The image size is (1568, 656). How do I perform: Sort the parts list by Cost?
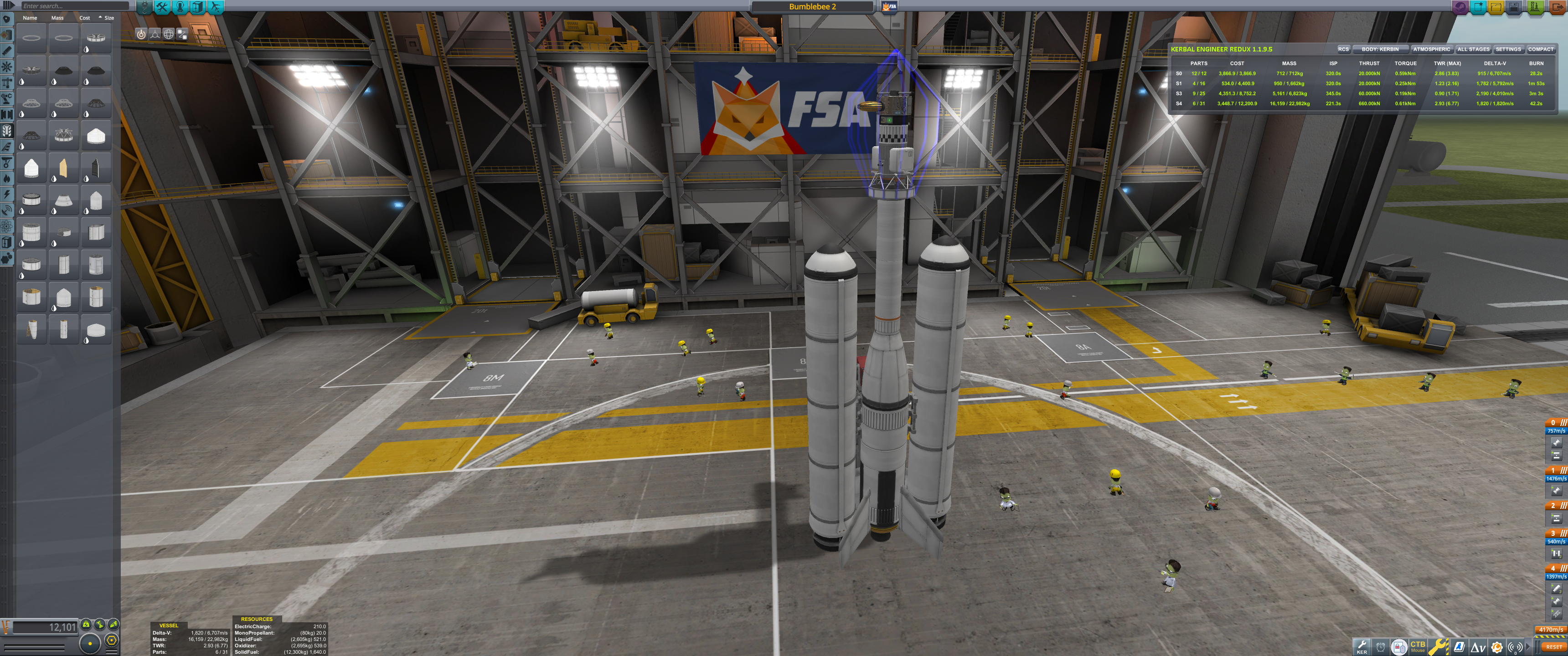tap(85, 18)
